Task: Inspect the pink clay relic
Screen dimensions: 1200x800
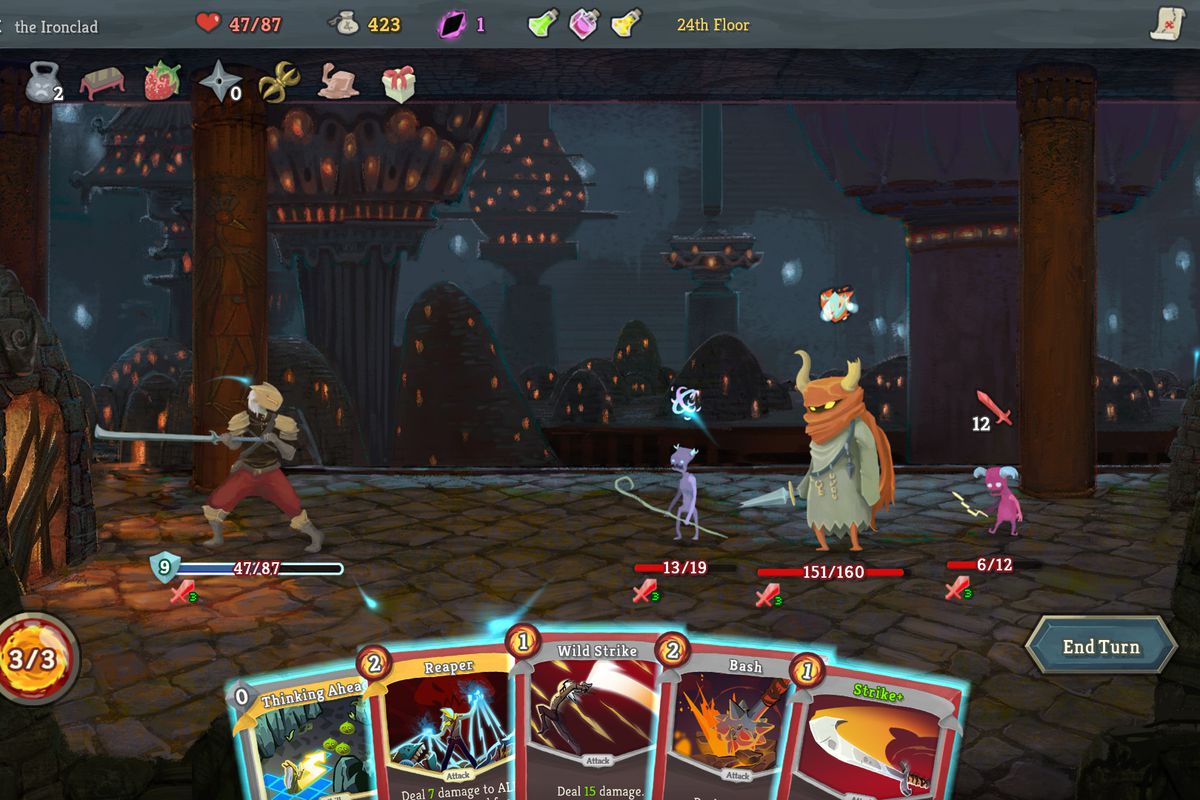Action: pyautogui.click(x=338, y=82)
